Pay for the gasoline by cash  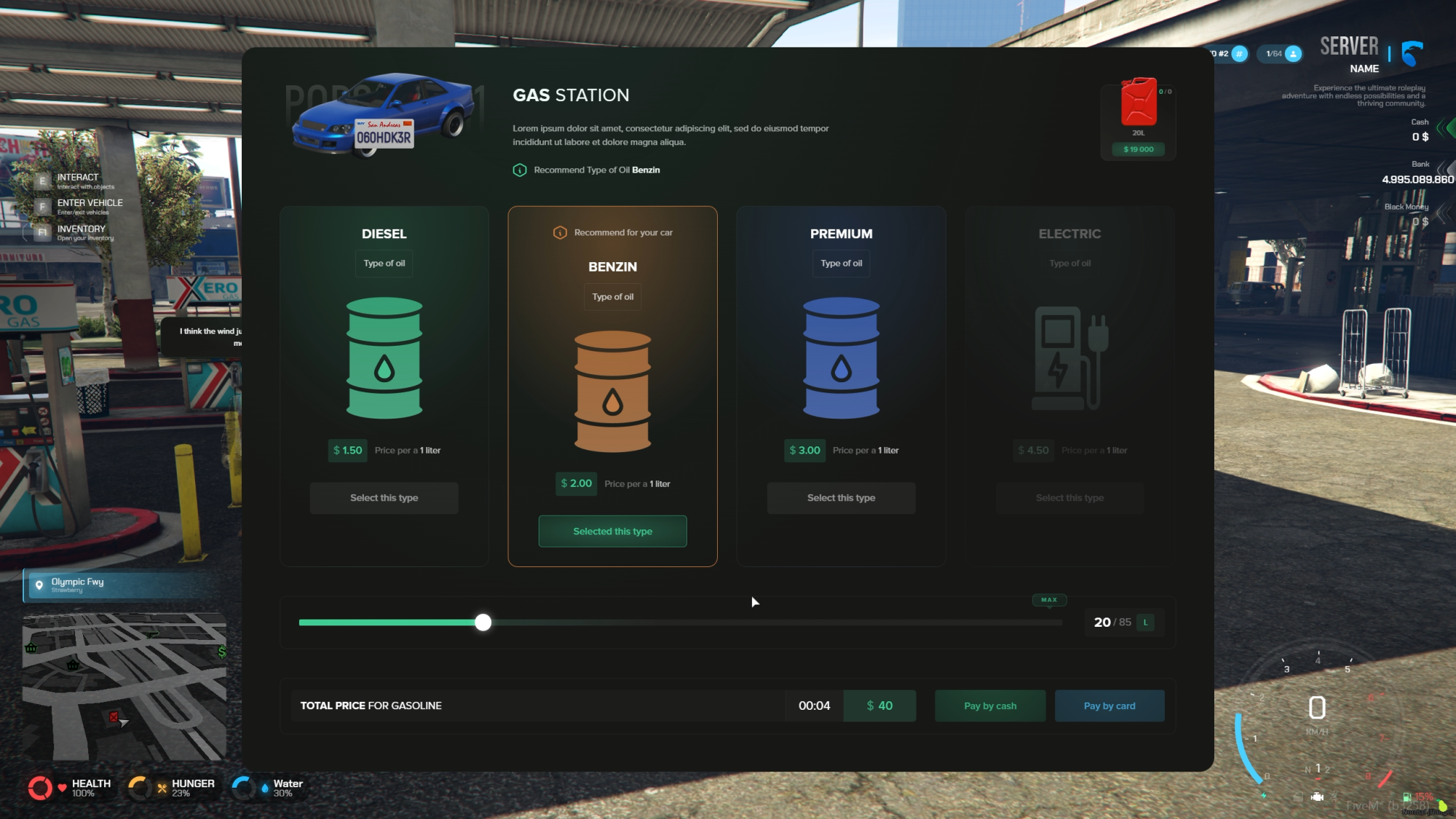tap(989, 705)
